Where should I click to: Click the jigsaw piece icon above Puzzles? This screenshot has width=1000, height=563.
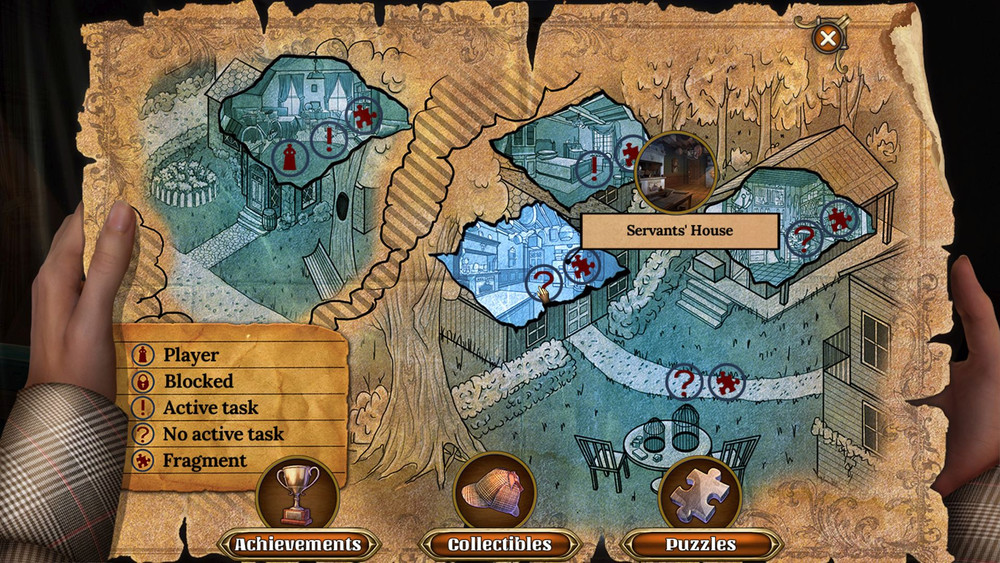[699, 490]
